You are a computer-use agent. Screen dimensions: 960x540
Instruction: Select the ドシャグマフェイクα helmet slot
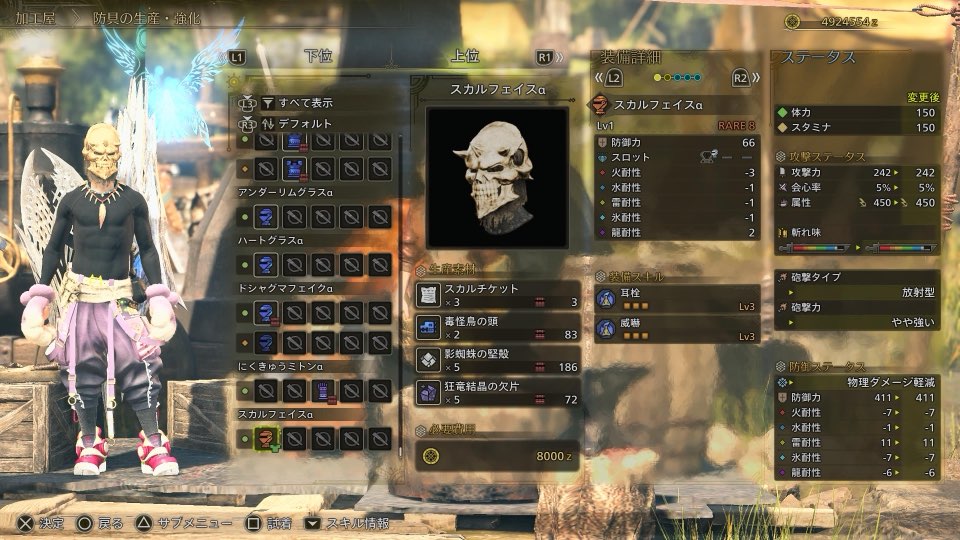pos(265,314)
